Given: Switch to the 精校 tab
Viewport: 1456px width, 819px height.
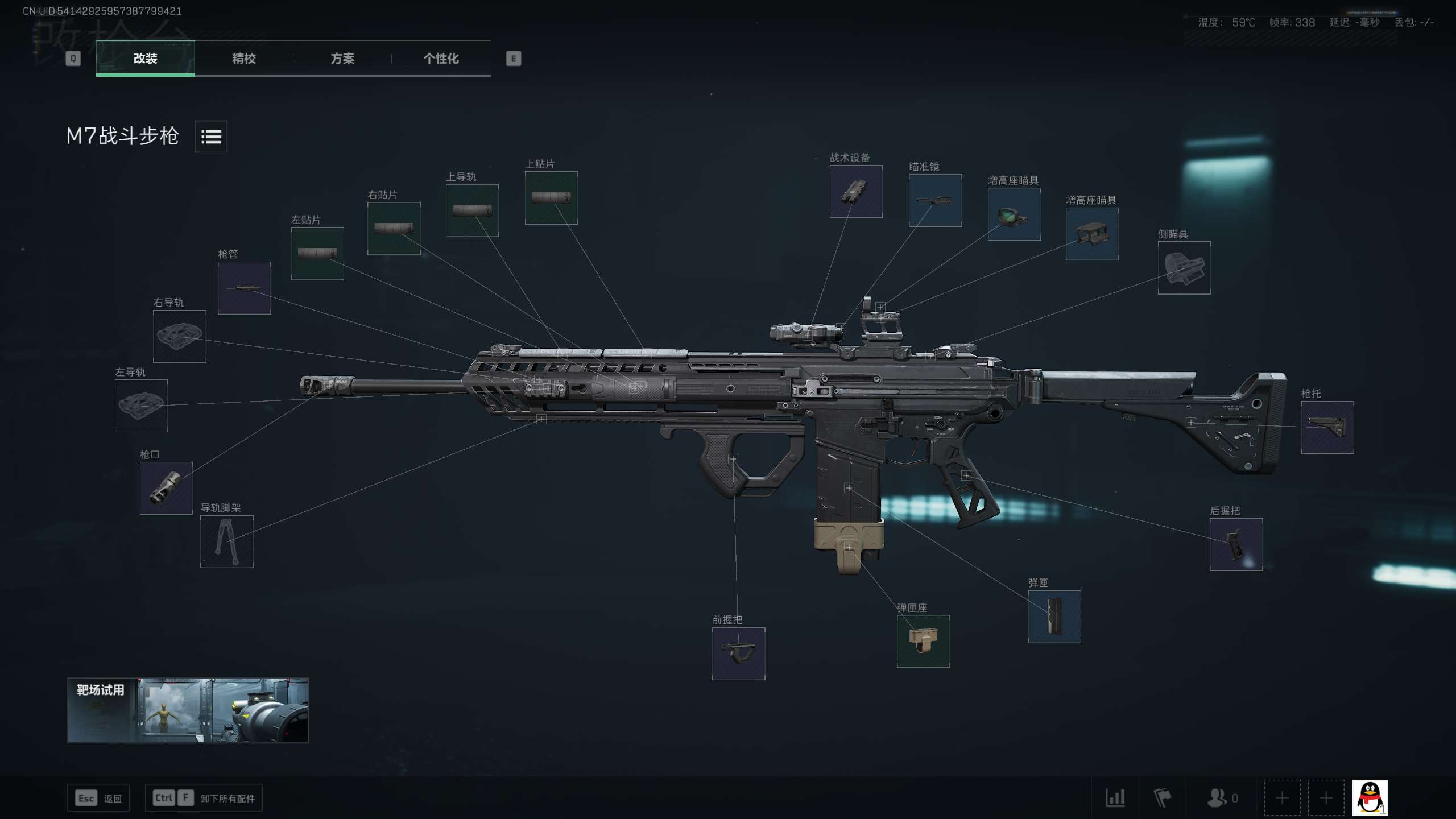Looking at the screenshot, I should coord(243,59).
